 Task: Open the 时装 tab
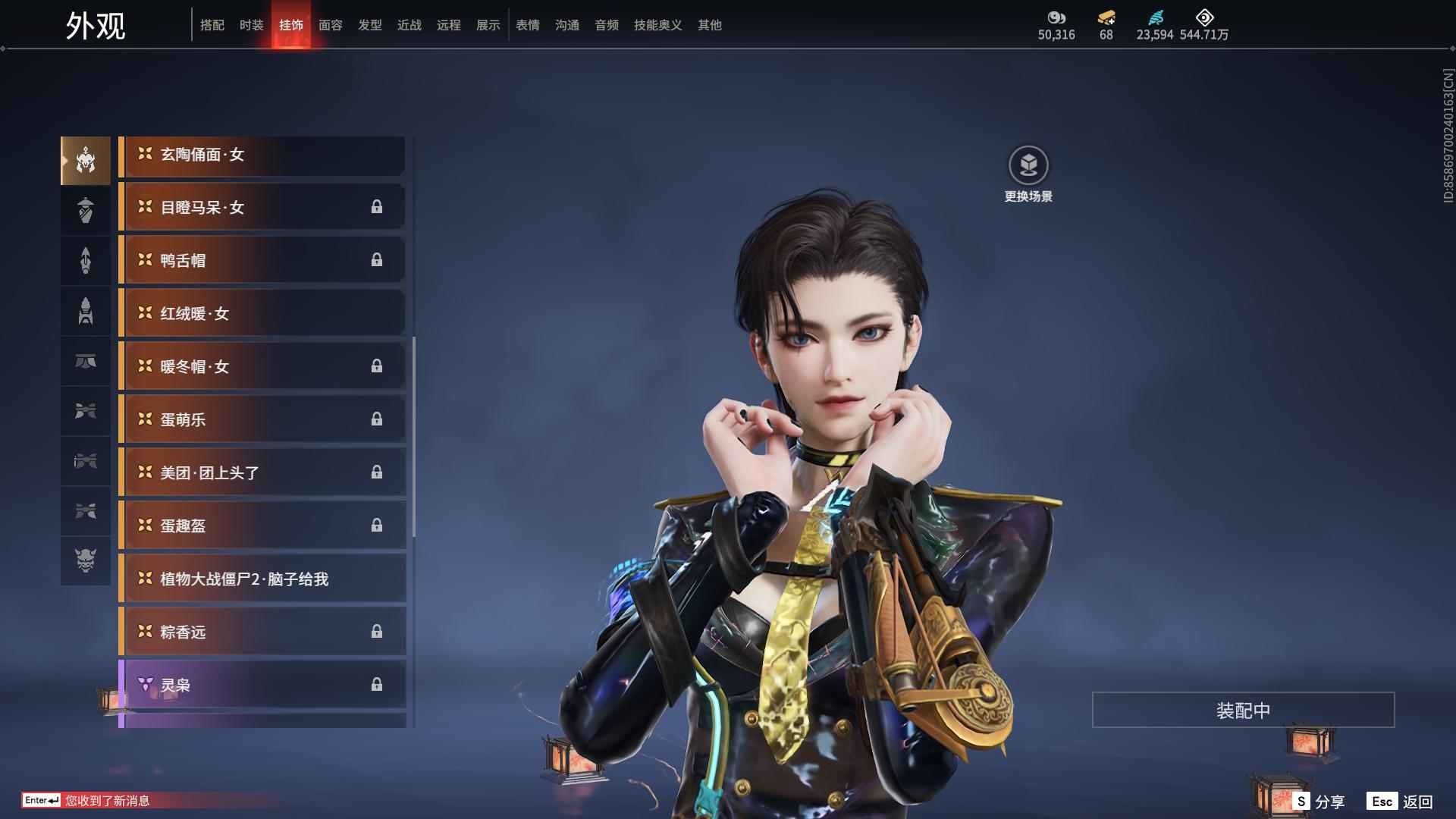tap(251, 25)
